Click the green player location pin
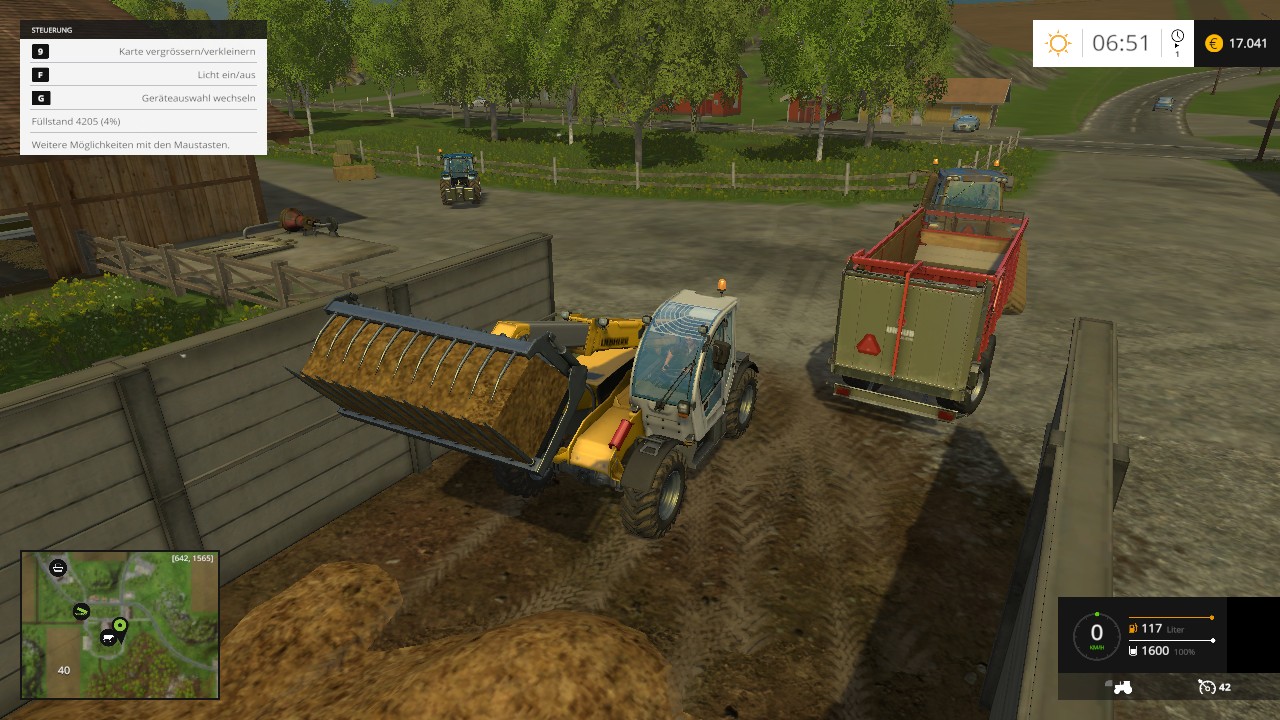This screenshot has width=1280, height=720. (120, 625)
